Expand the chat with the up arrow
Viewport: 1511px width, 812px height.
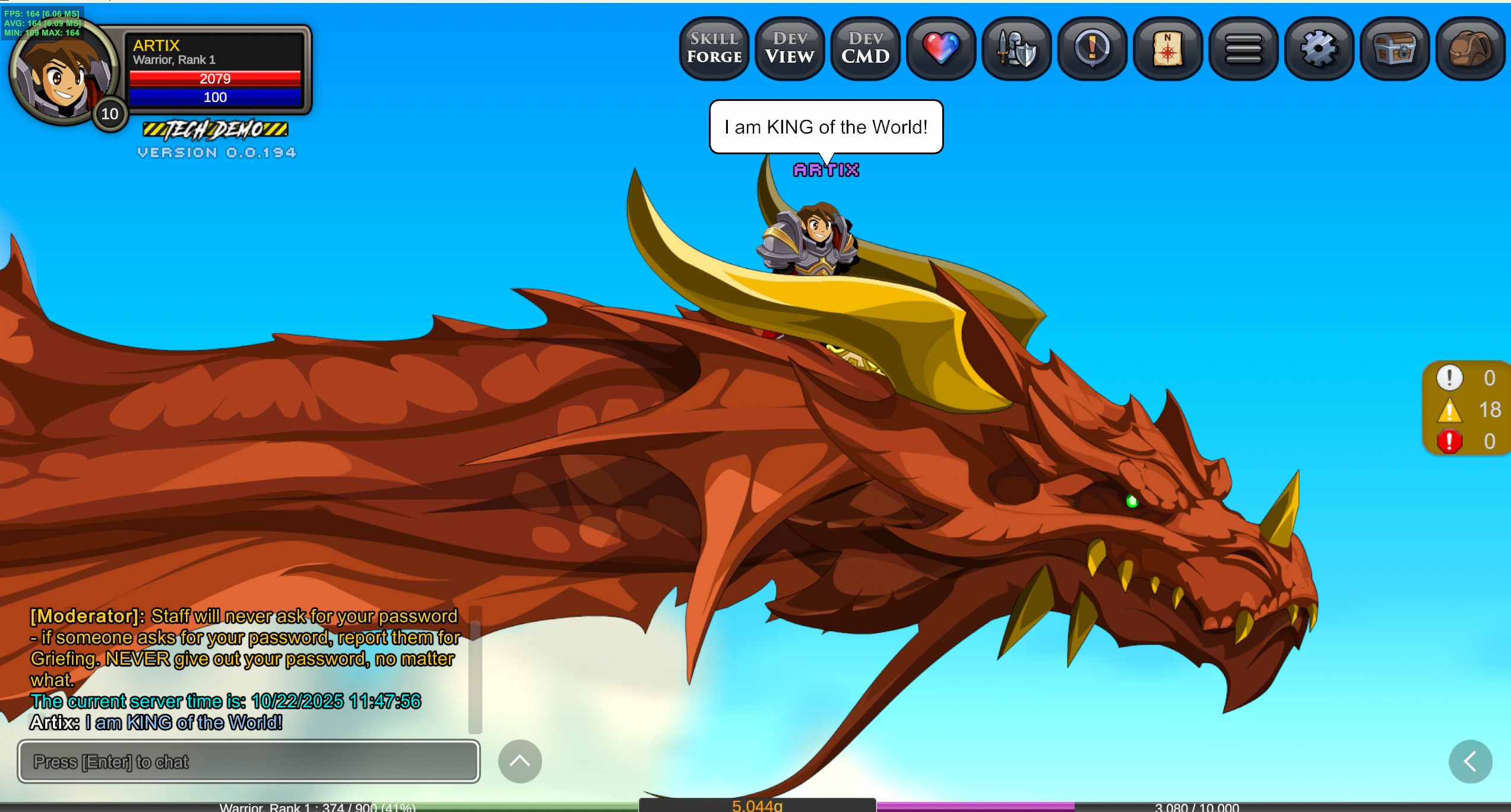tap(519, 762)
